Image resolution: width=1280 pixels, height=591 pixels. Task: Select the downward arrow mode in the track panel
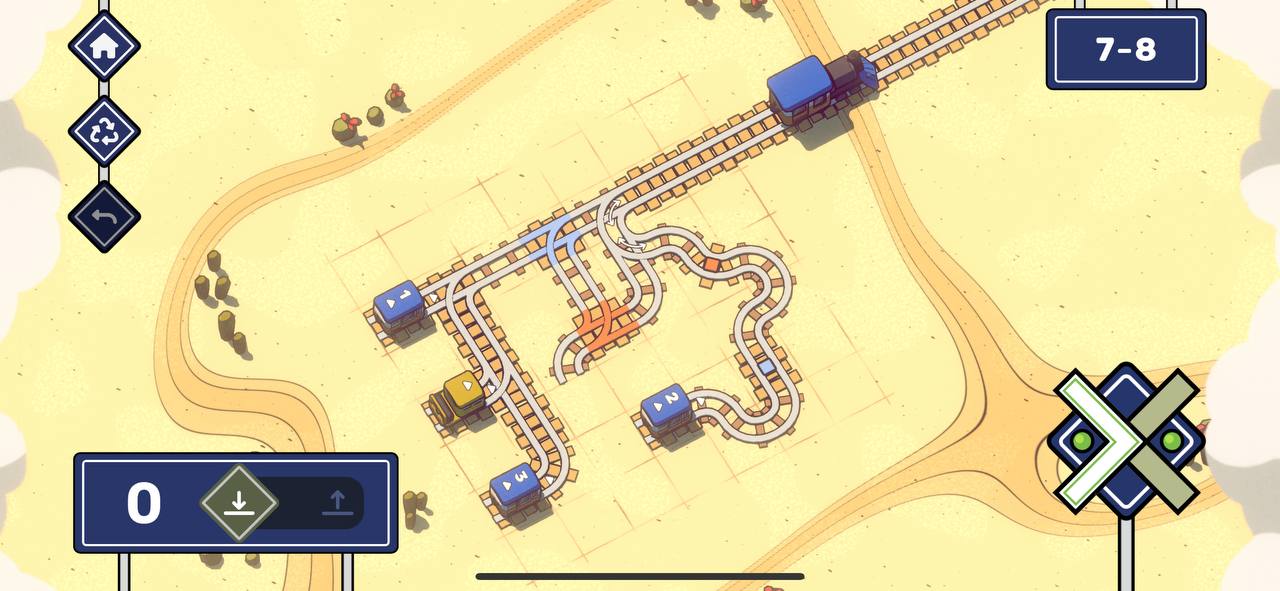(x=238, y=502)
